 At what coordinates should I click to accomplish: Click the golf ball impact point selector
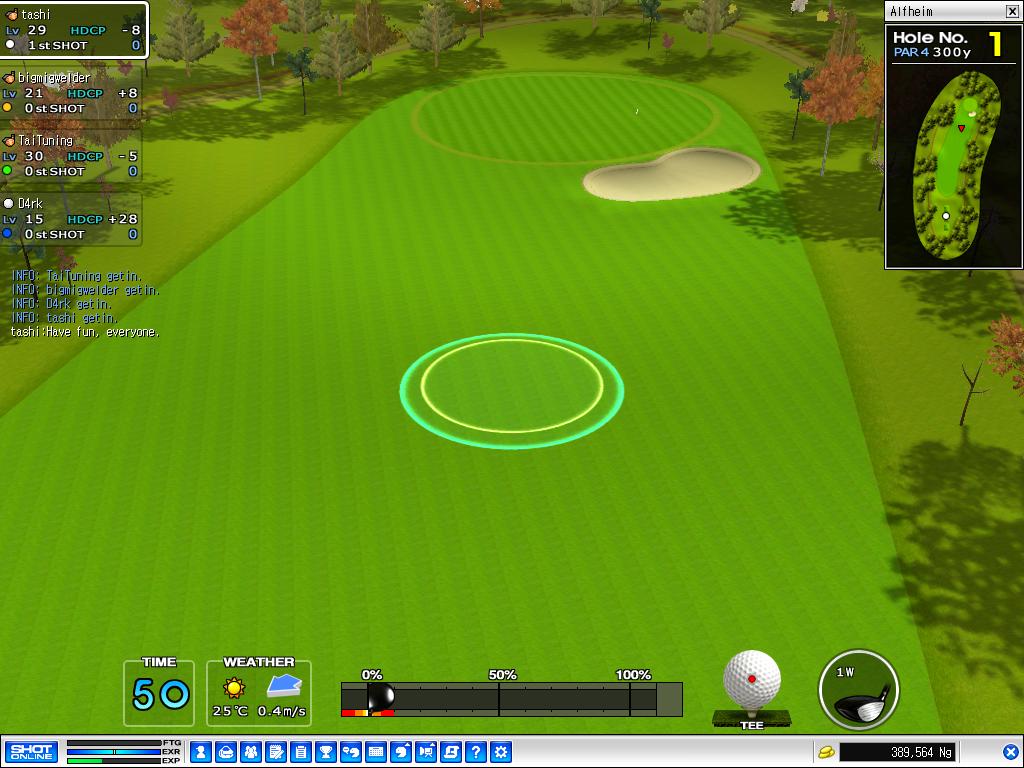point(752,681)
